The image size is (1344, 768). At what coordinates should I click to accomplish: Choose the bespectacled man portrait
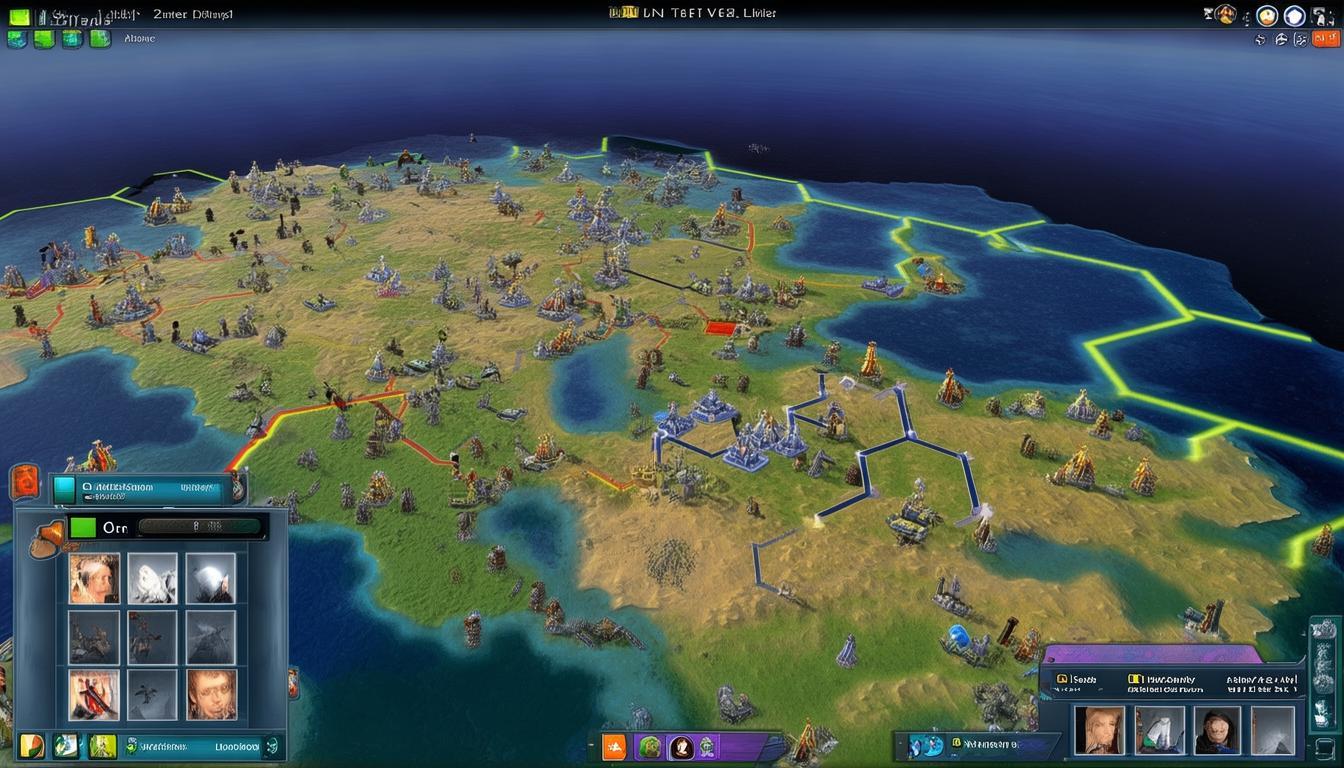click(x=211, y=694)
